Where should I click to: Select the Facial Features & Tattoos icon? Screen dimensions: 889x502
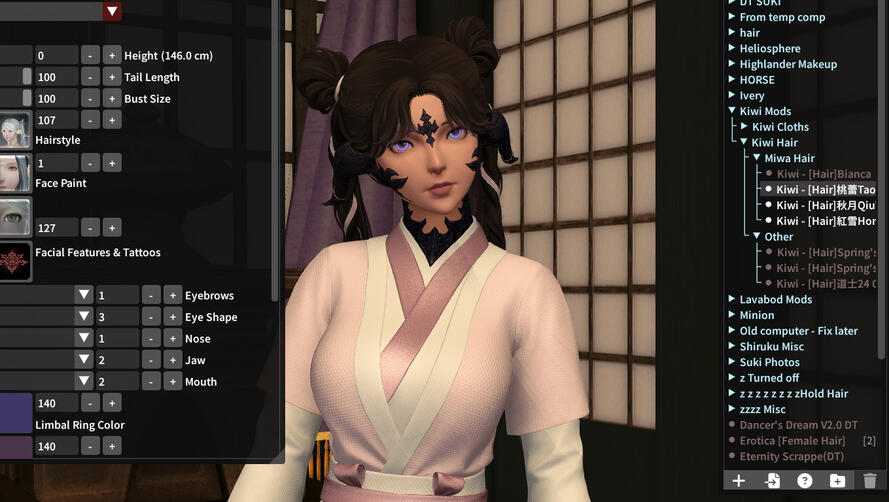tap(15, 261)
